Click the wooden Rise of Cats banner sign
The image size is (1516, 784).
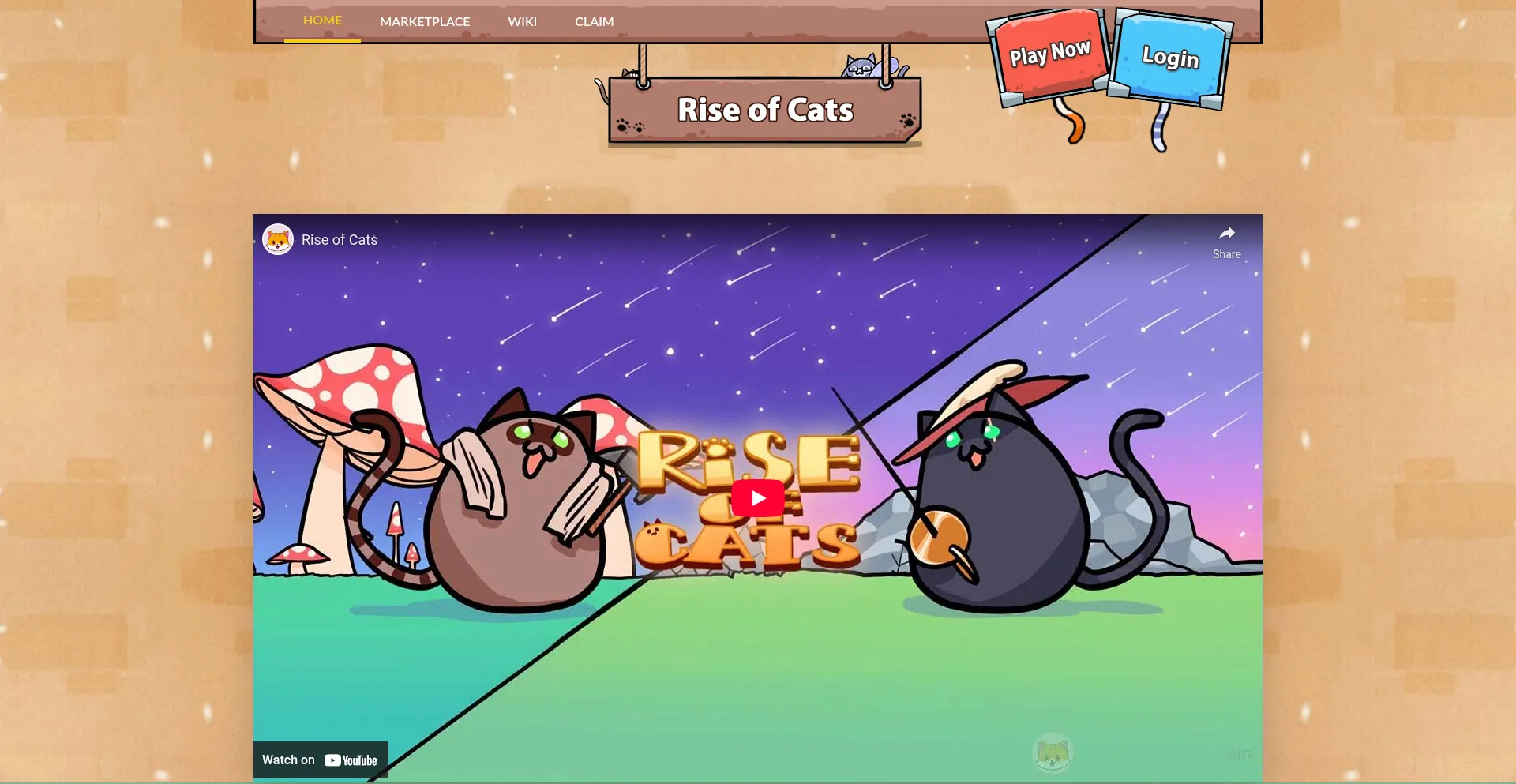point(764,110)
